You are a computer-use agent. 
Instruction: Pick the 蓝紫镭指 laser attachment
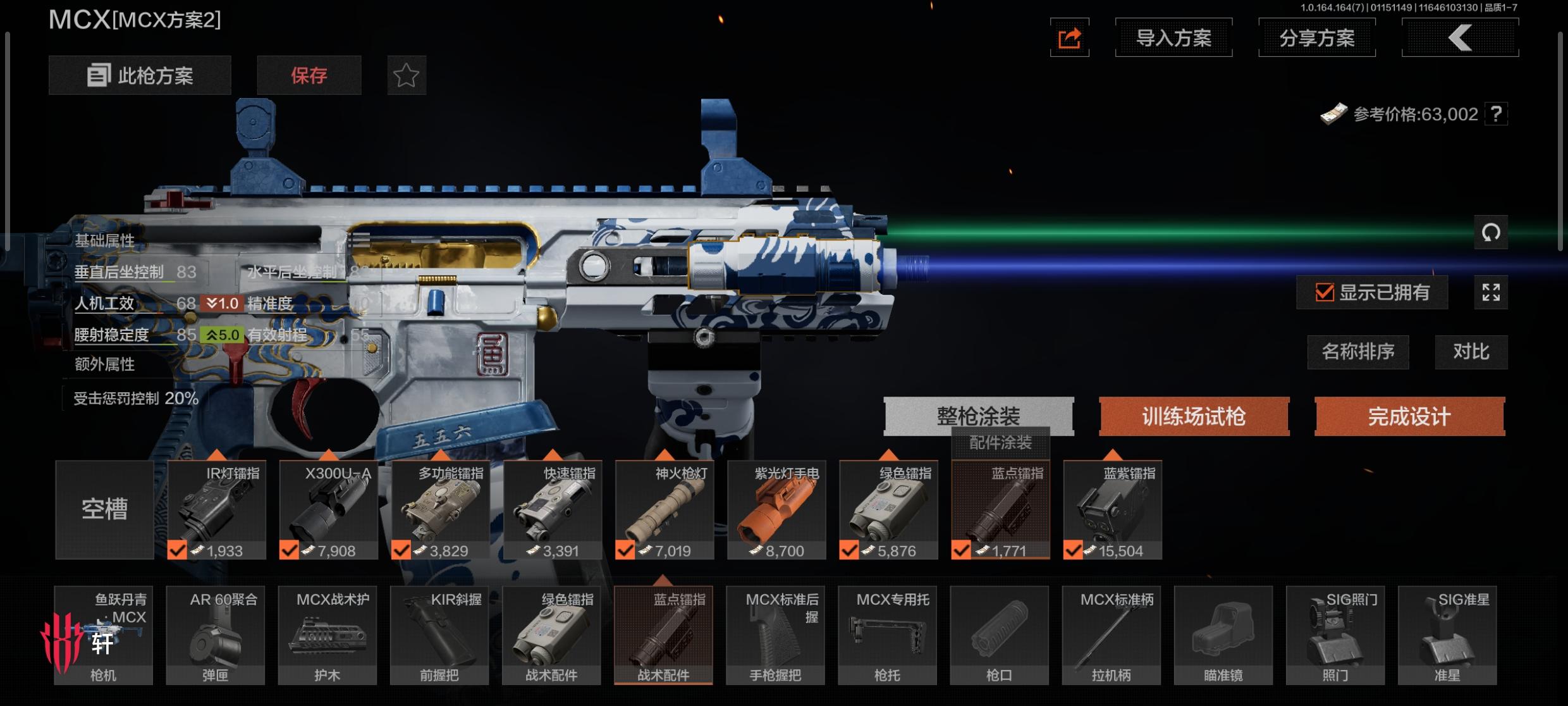pos(1113,510)
